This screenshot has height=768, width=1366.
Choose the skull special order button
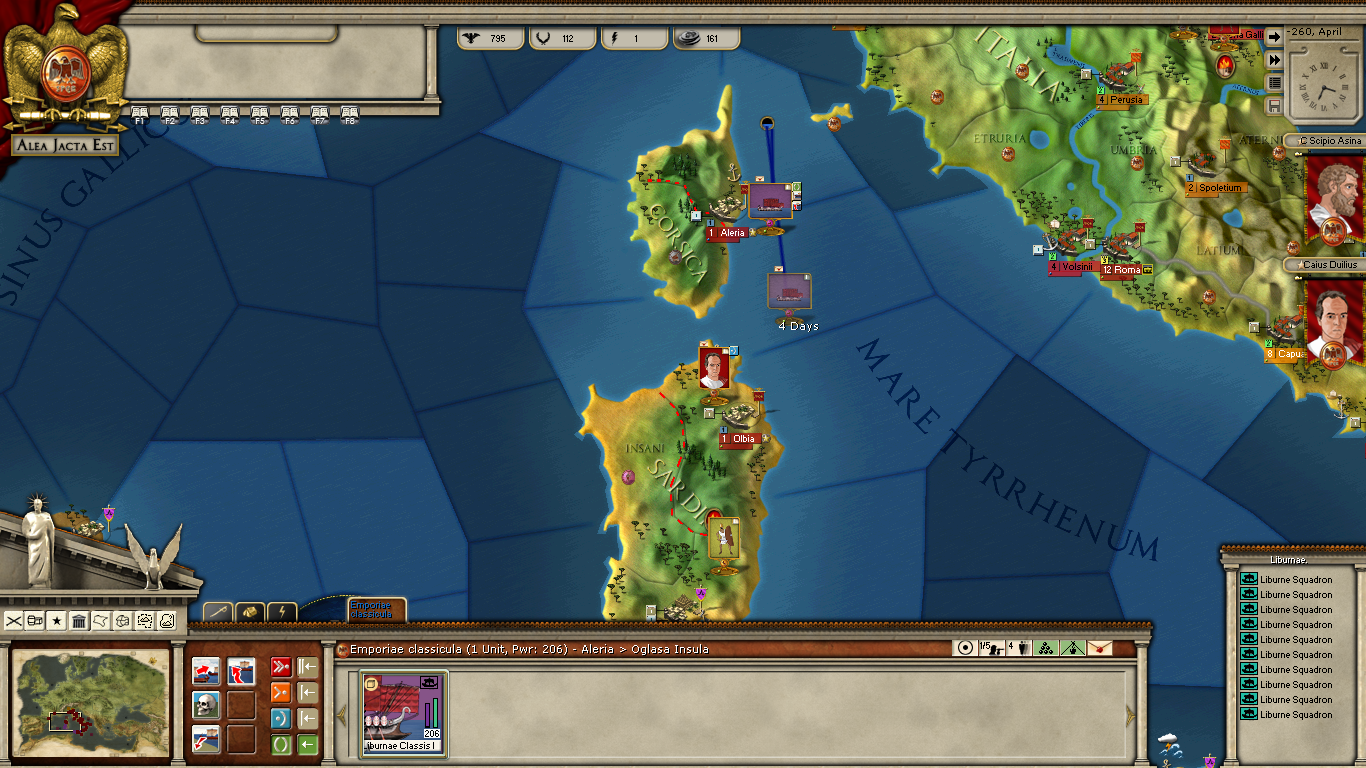206,705
